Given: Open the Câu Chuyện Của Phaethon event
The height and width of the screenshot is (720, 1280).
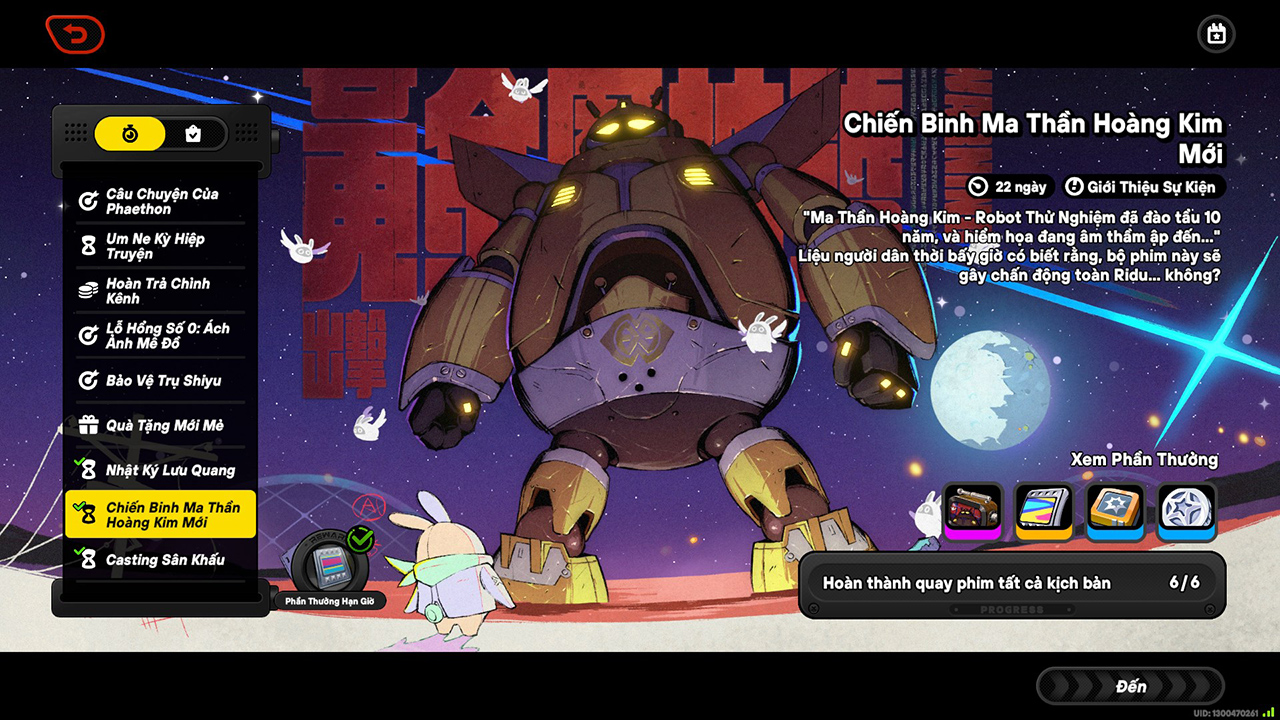Looking at the screenshot, I should (160, 201).
